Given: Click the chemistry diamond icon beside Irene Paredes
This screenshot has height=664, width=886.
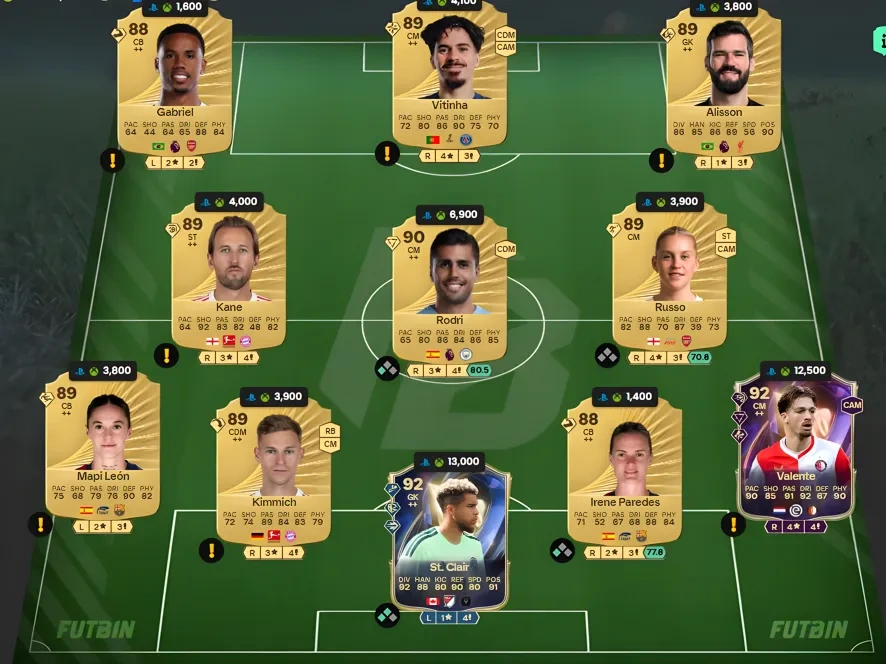Looking at the screenshot, I should tap(562, 551).
